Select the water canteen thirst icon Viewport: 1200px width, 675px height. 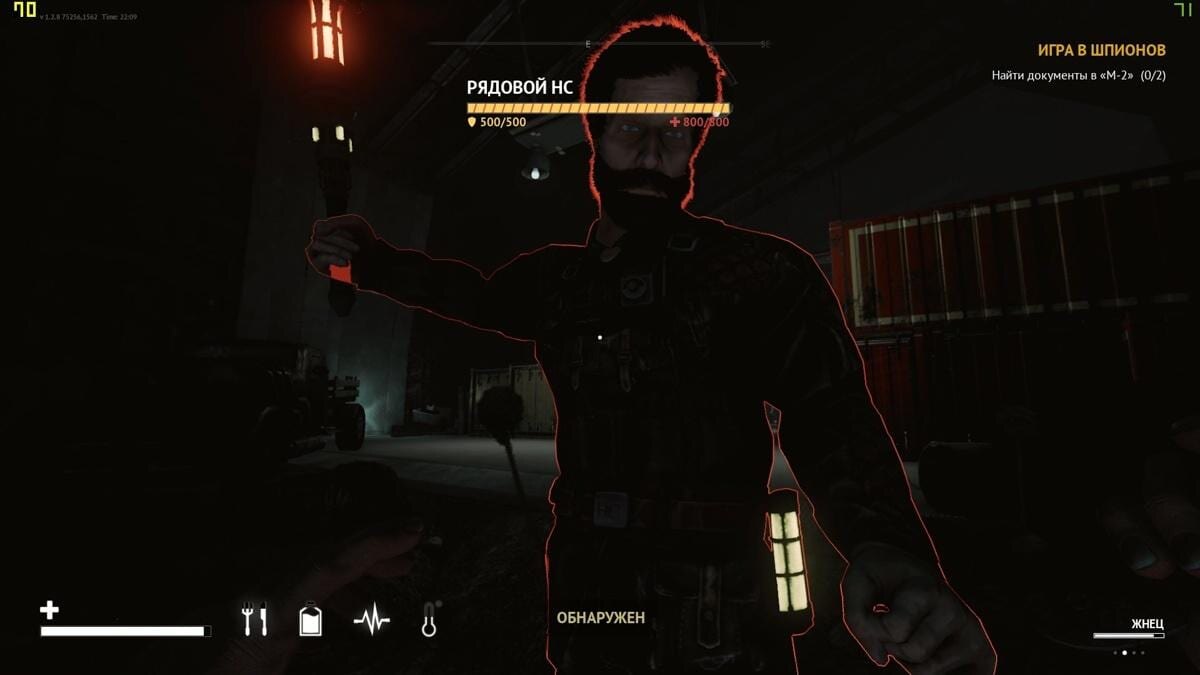tap(311, 621)
